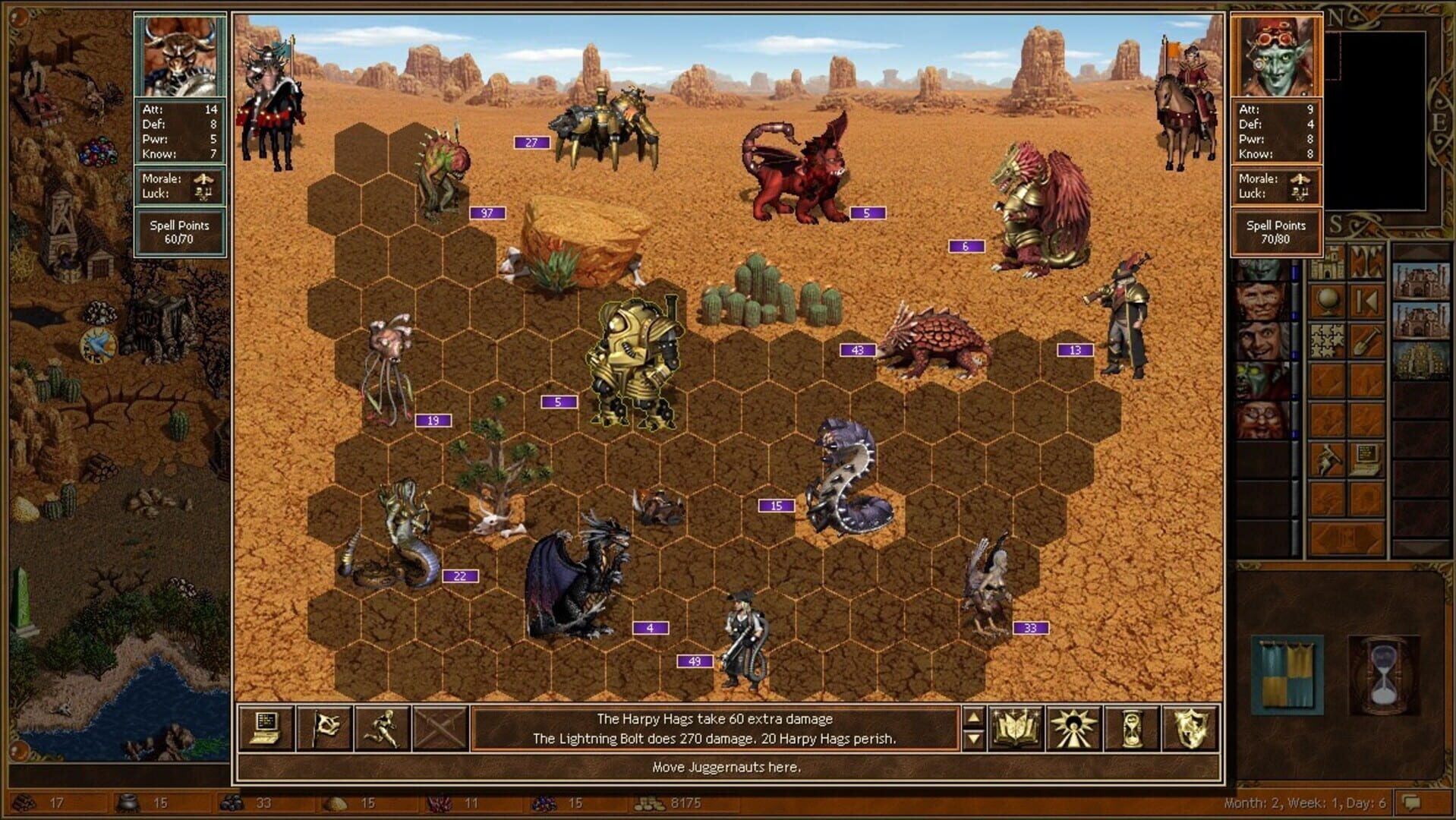Check the Spell Points 60/70 display
The image size is (1456, 820).
pyautogui.click(x=180, y=230)
